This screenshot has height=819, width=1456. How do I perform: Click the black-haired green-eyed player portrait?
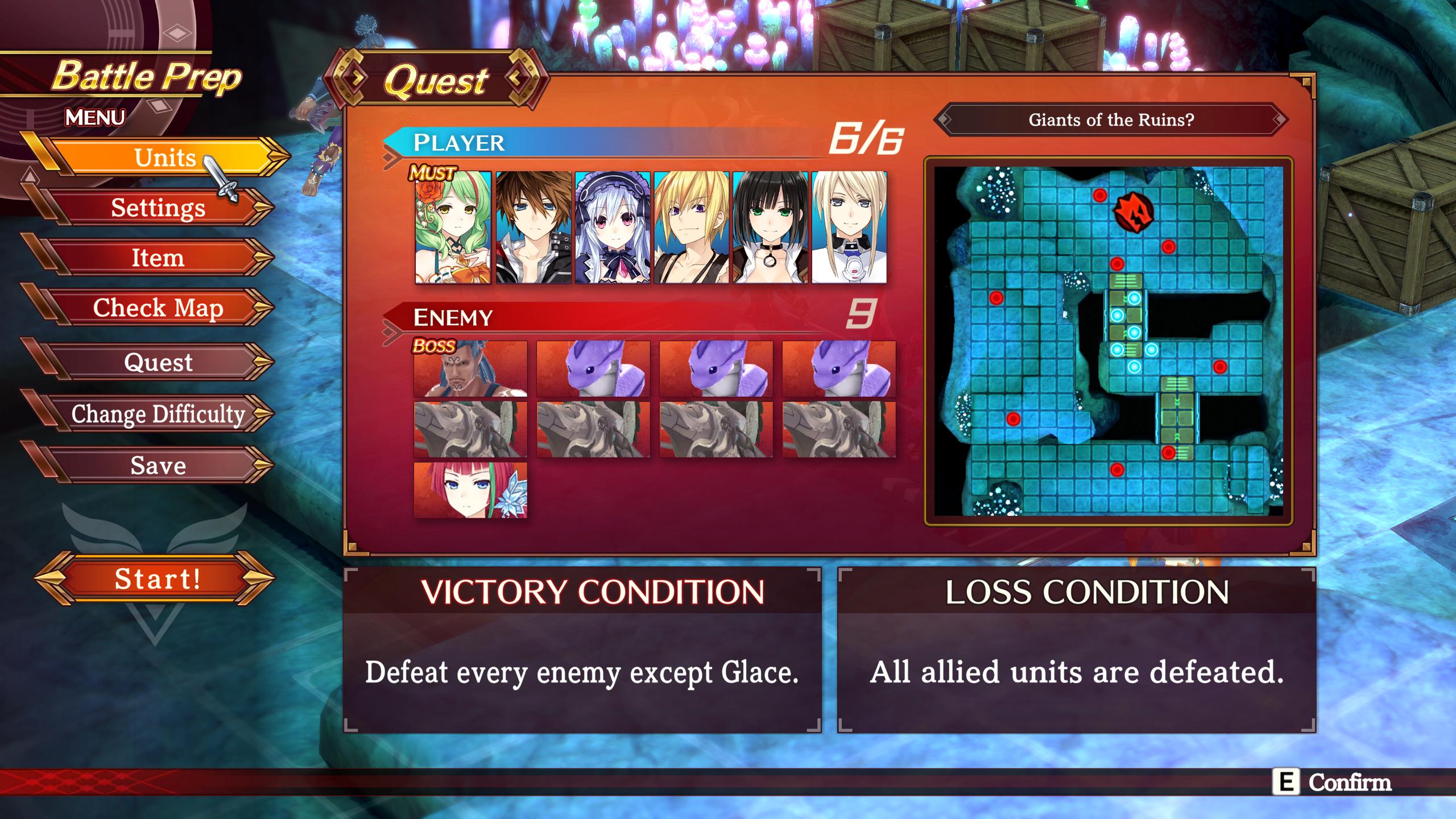coord(770,227)
